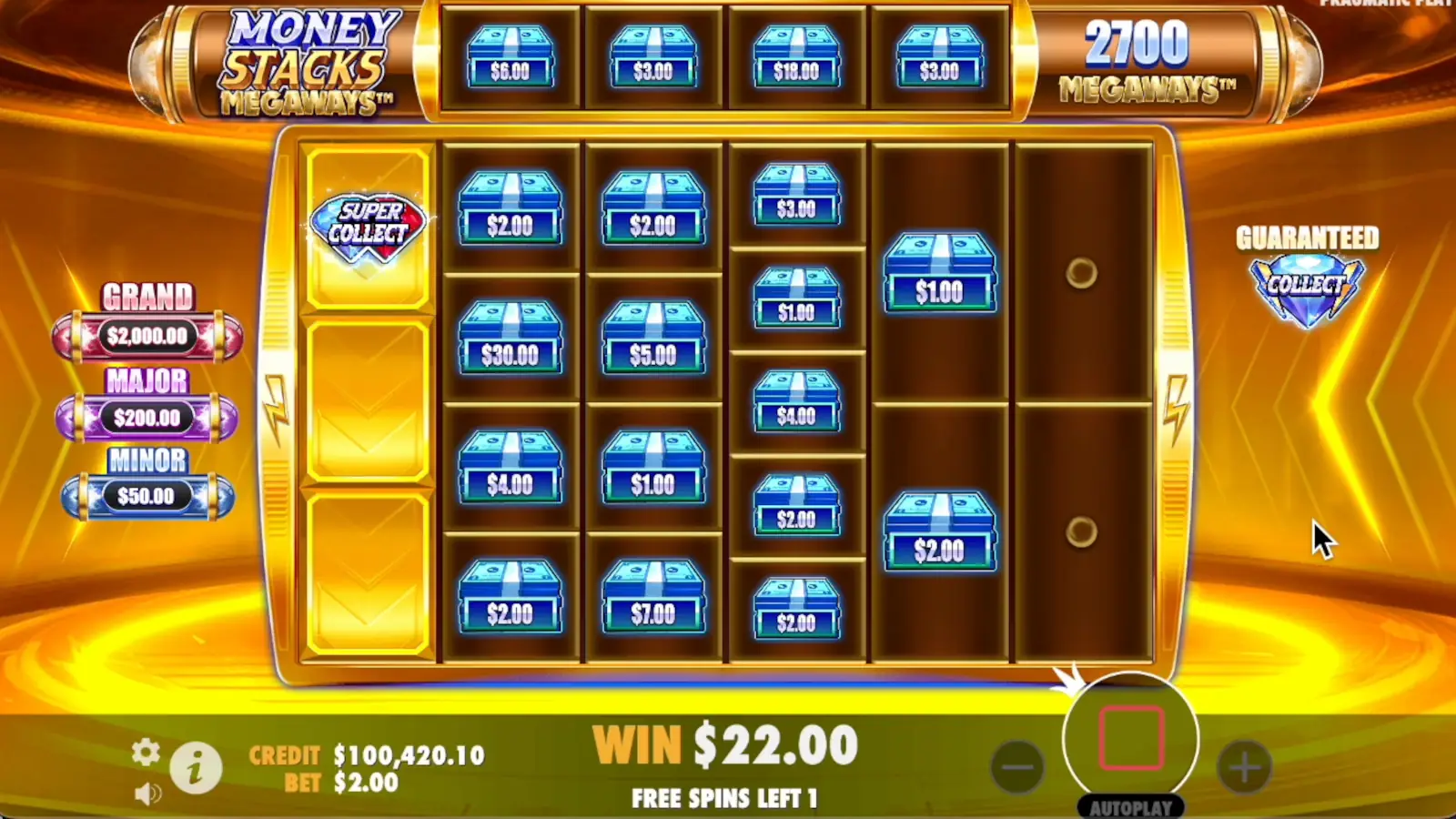The image size is (1456, 819).
Task: Increase the bet with the plus control
Action: tap(1245, 769)
